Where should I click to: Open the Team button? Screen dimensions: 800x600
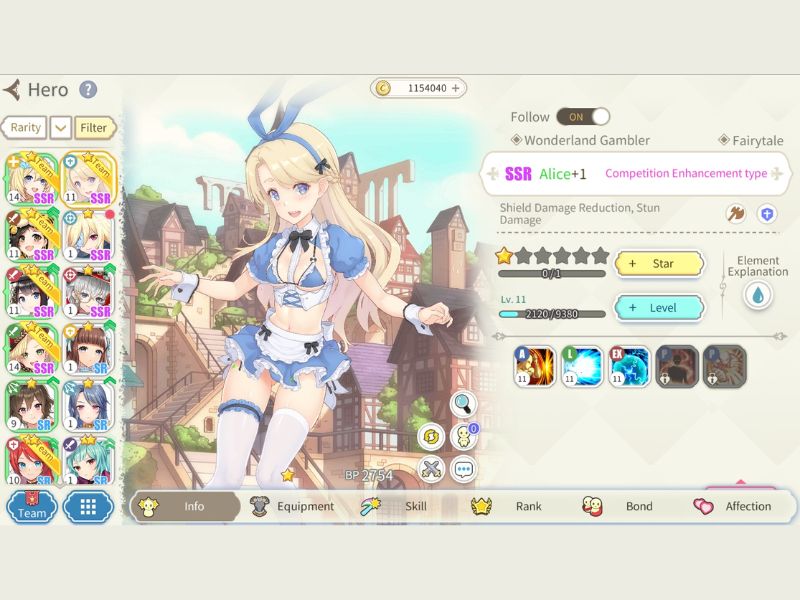pyautogui.click(x=31, y=507)
